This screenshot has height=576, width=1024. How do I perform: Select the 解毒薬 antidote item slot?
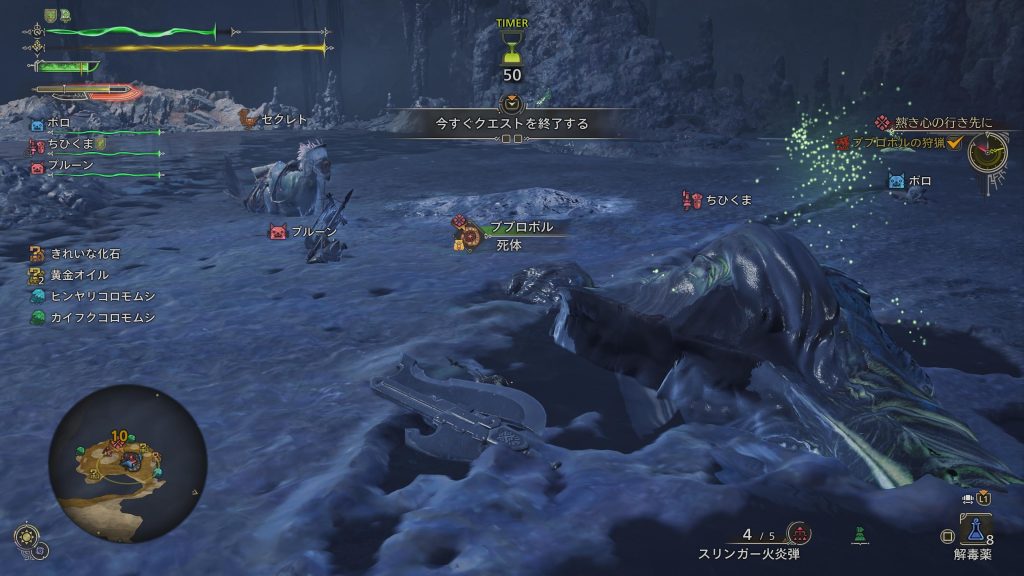pyautogui.click(x=975, y=528)
